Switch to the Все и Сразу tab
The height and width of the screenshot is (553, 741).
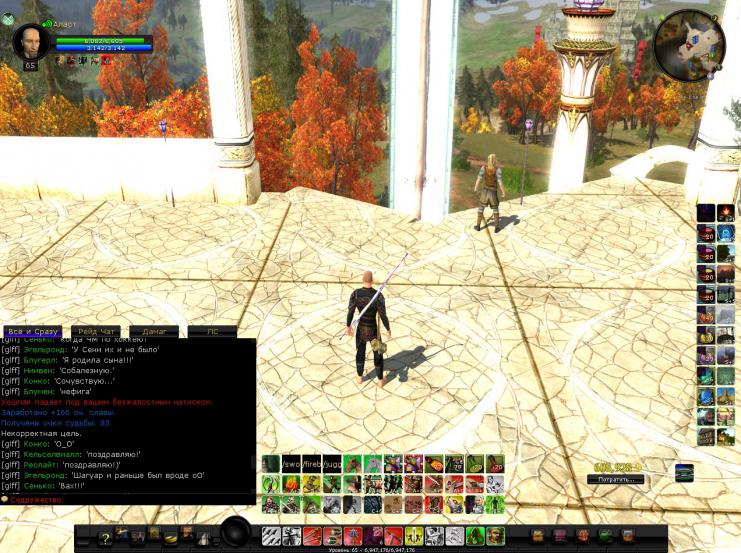pyautogui.click(x=32, y=331)
